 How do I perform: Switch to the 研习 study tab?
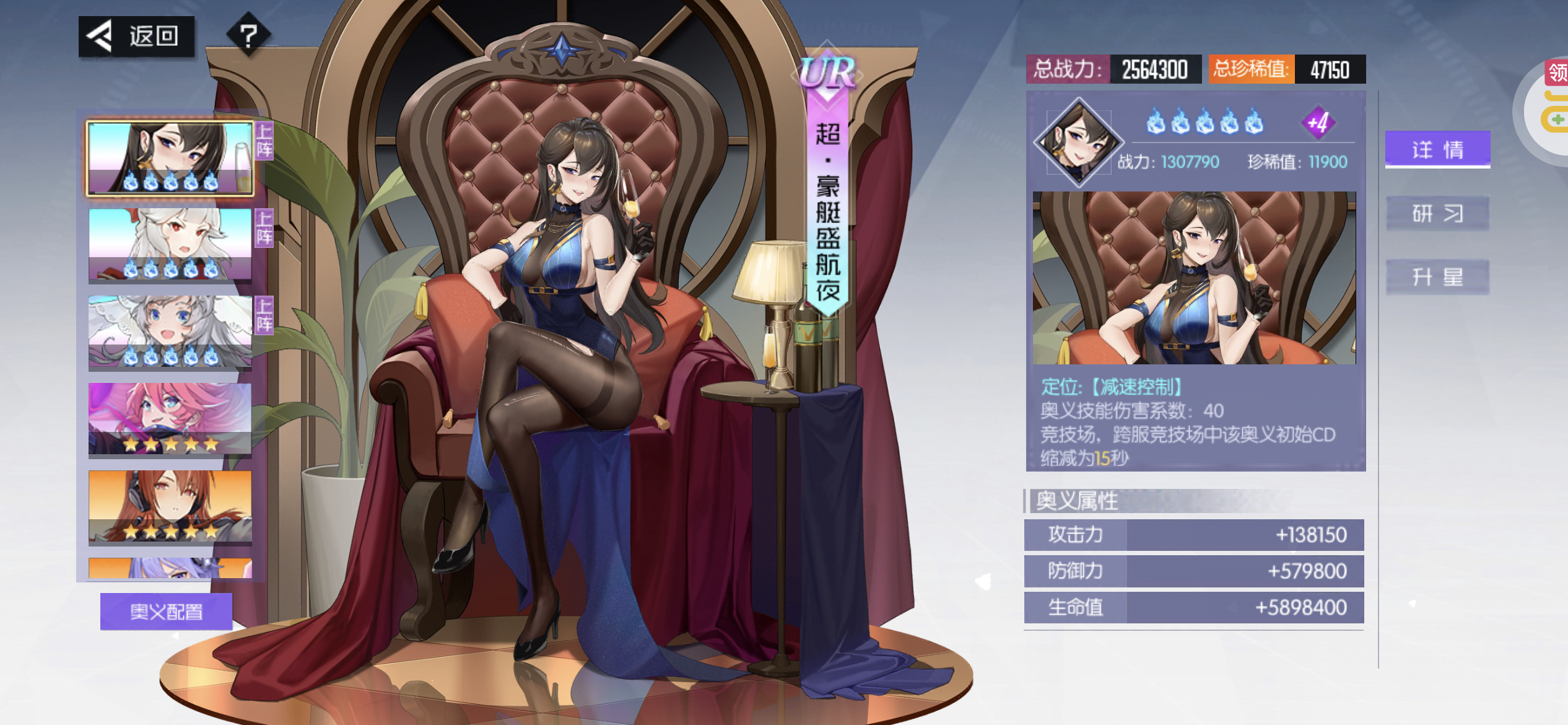point(1437,214)
